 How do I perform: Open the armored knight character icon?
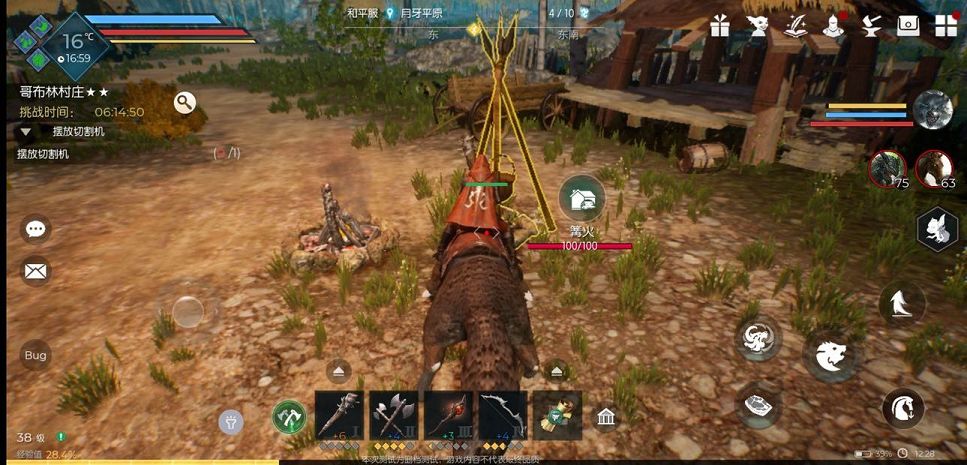[x=833, y=27]
